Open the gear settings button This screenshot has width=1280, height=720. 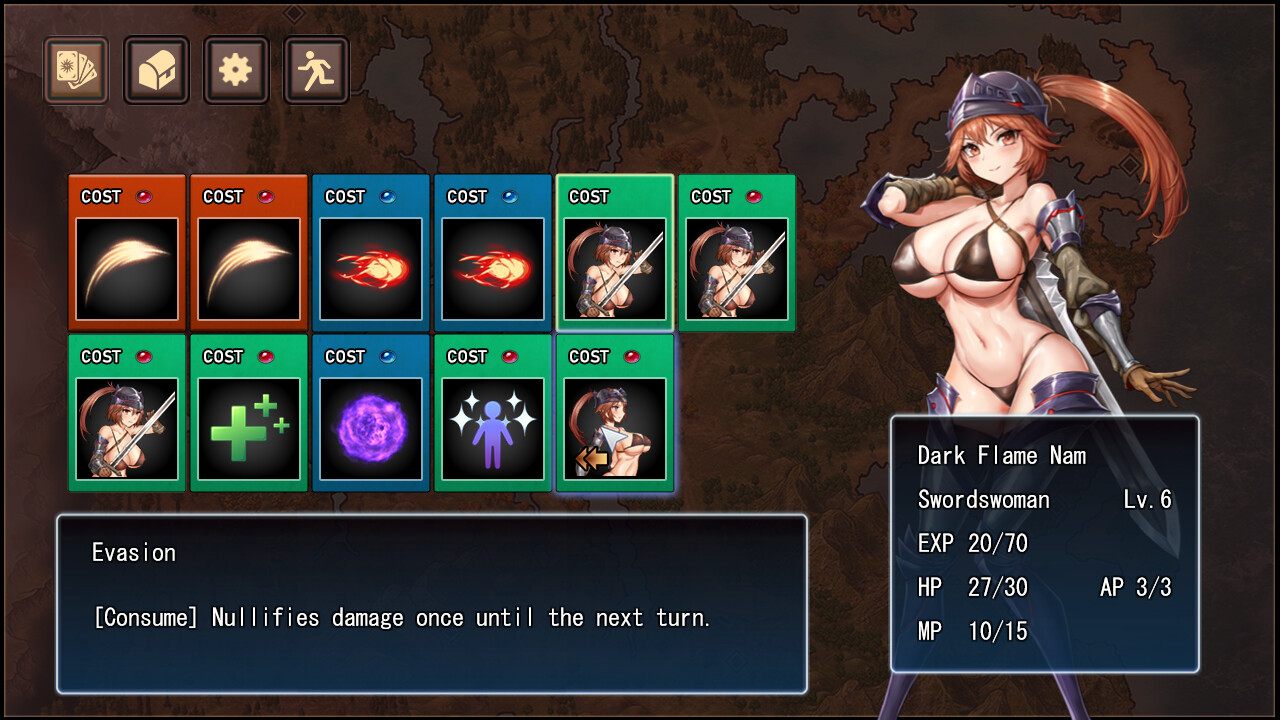236,71
